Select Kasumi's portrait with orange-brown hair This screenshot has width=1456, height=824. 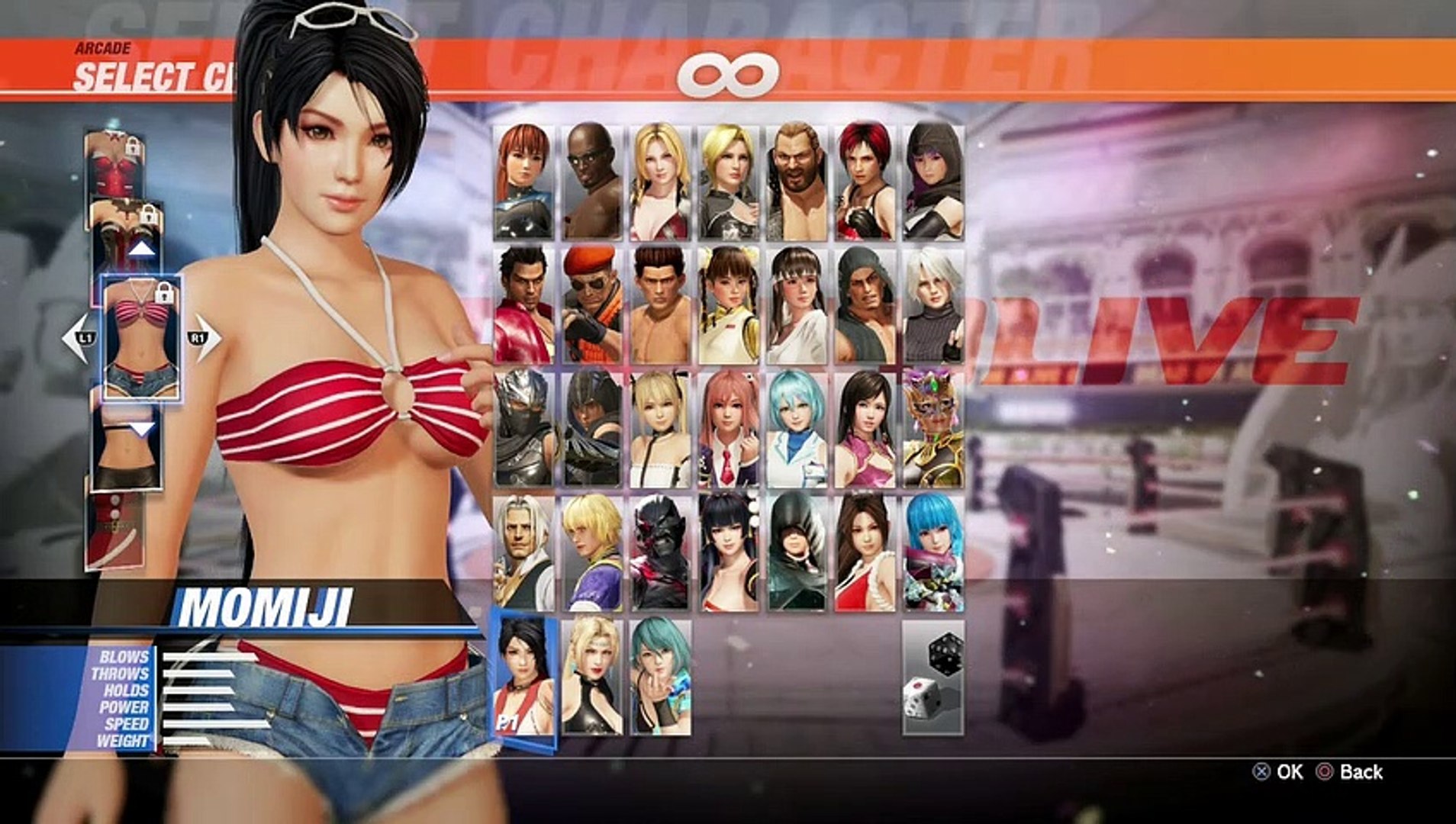[523, 182]
